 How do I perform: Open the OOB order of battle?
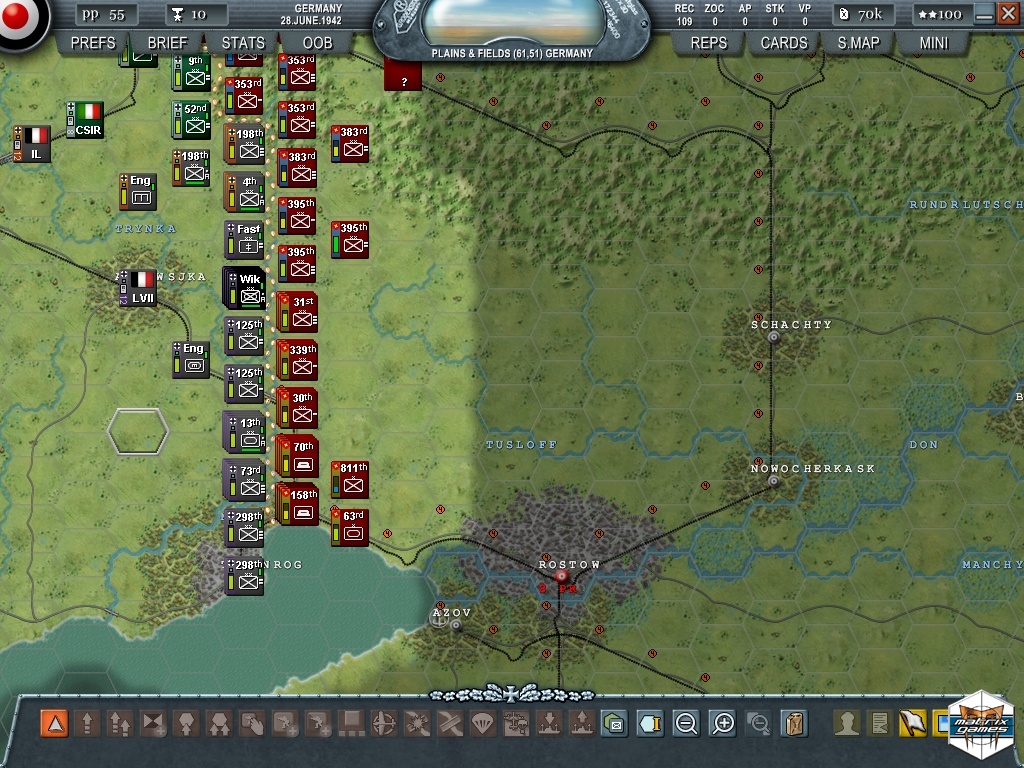click(x=317, y=43)
